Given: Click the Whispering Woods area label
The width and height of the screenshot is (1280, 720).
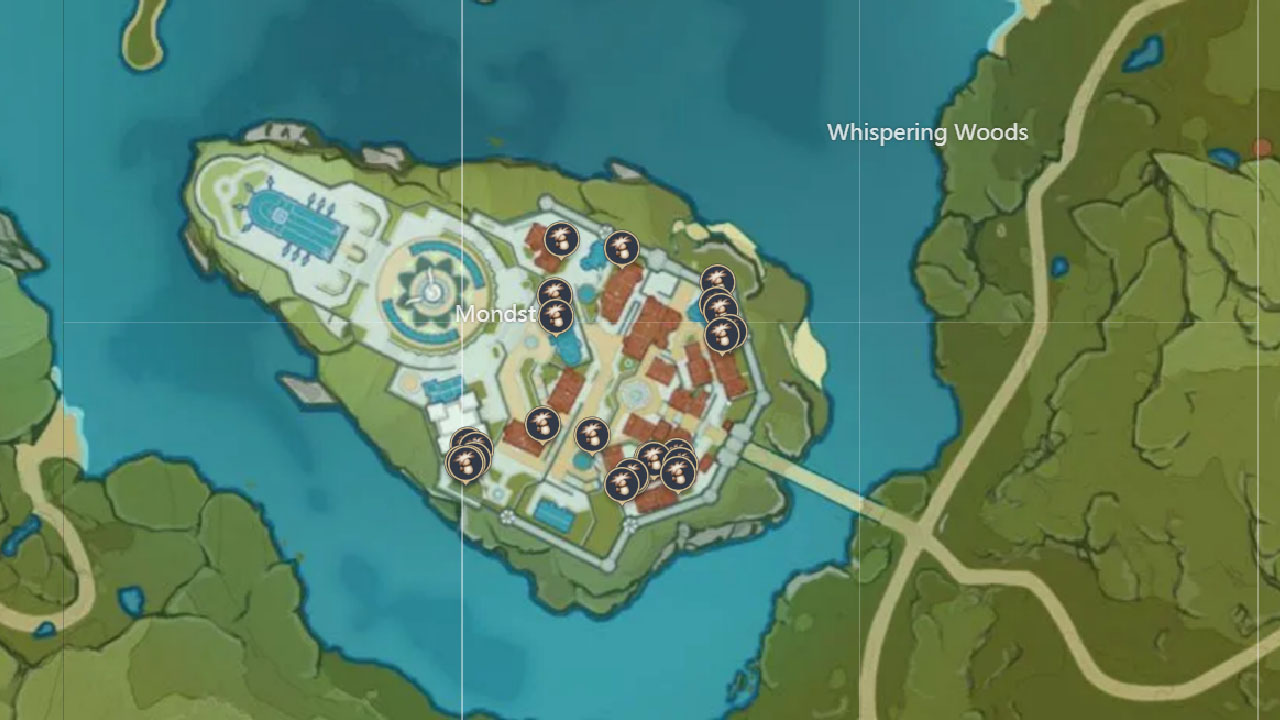Looking at the screenshot, I should pyautogui.click(x=928, y=131).
